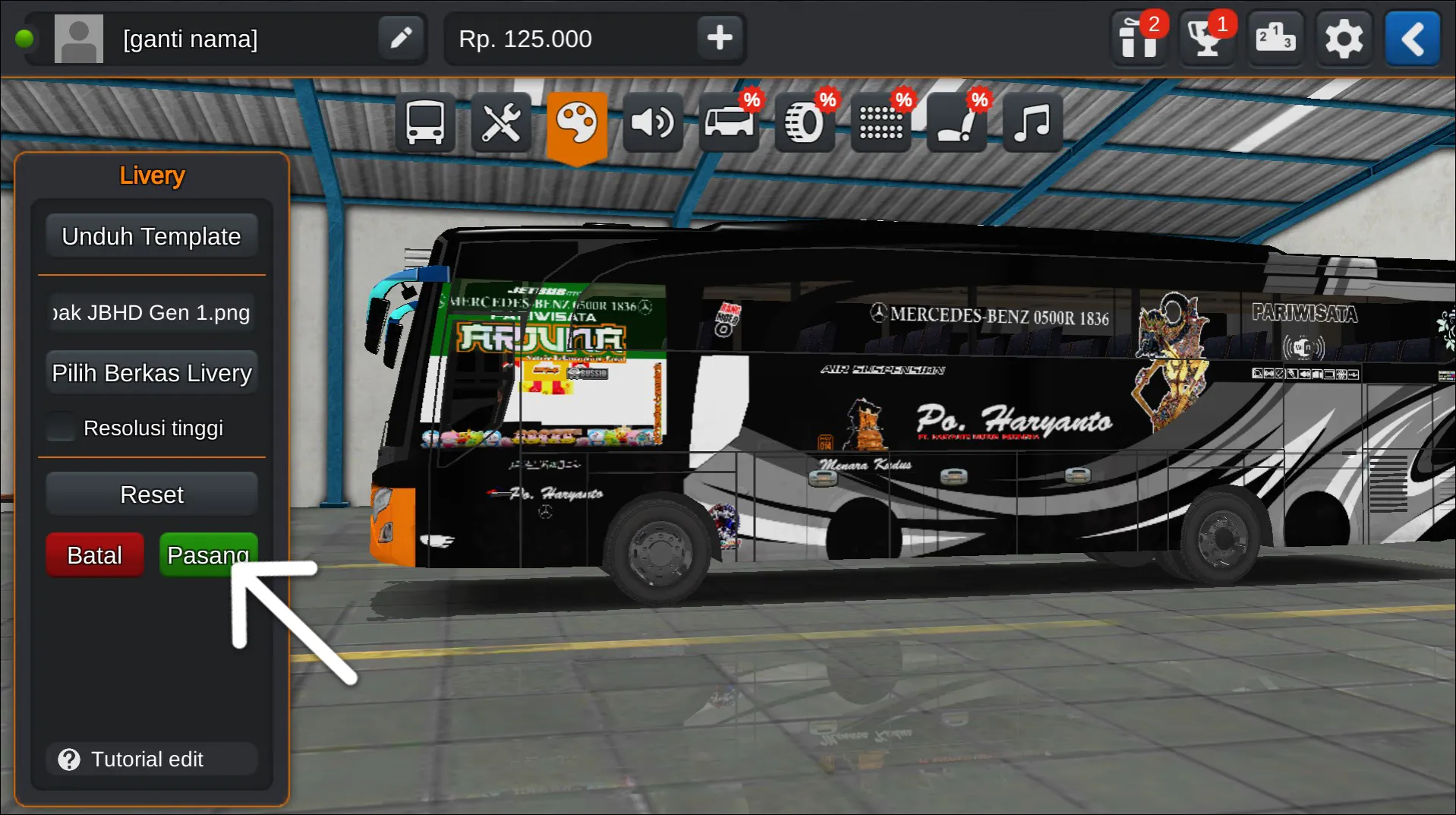
Task: Click the music note icon
Action: [x=1032, y=122]
